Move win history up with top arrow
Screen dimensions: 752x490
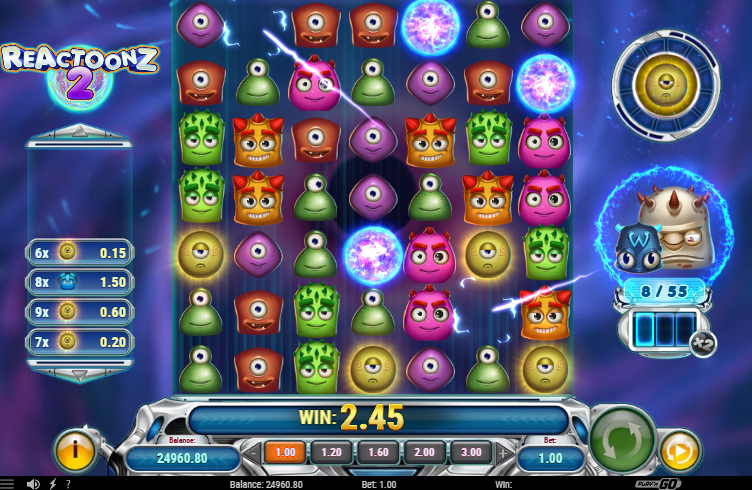coord(78,130)
